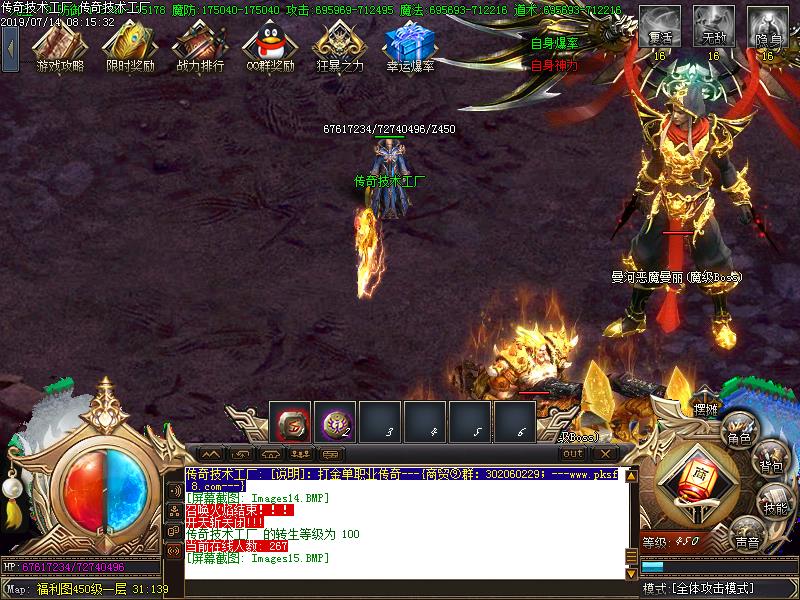Click the chat panel's out button
This screenshot has height=600, width=800.
pyautogui.click(x=572, y=453)
